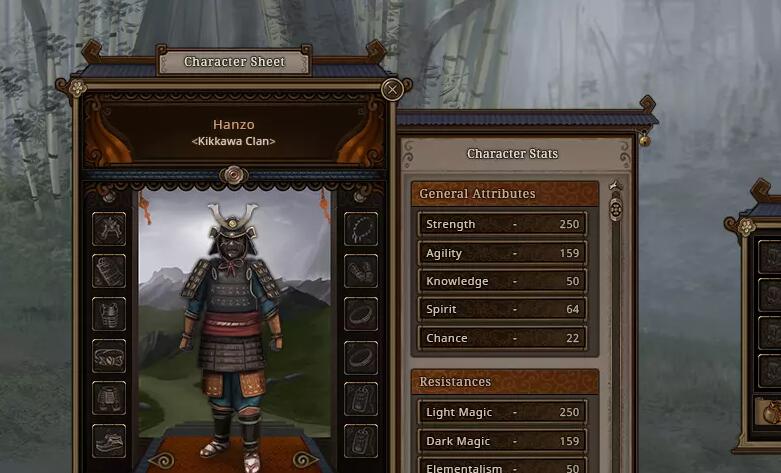
Task: Click the Character Stats scrollbar handle
Action: coord(616,210)
